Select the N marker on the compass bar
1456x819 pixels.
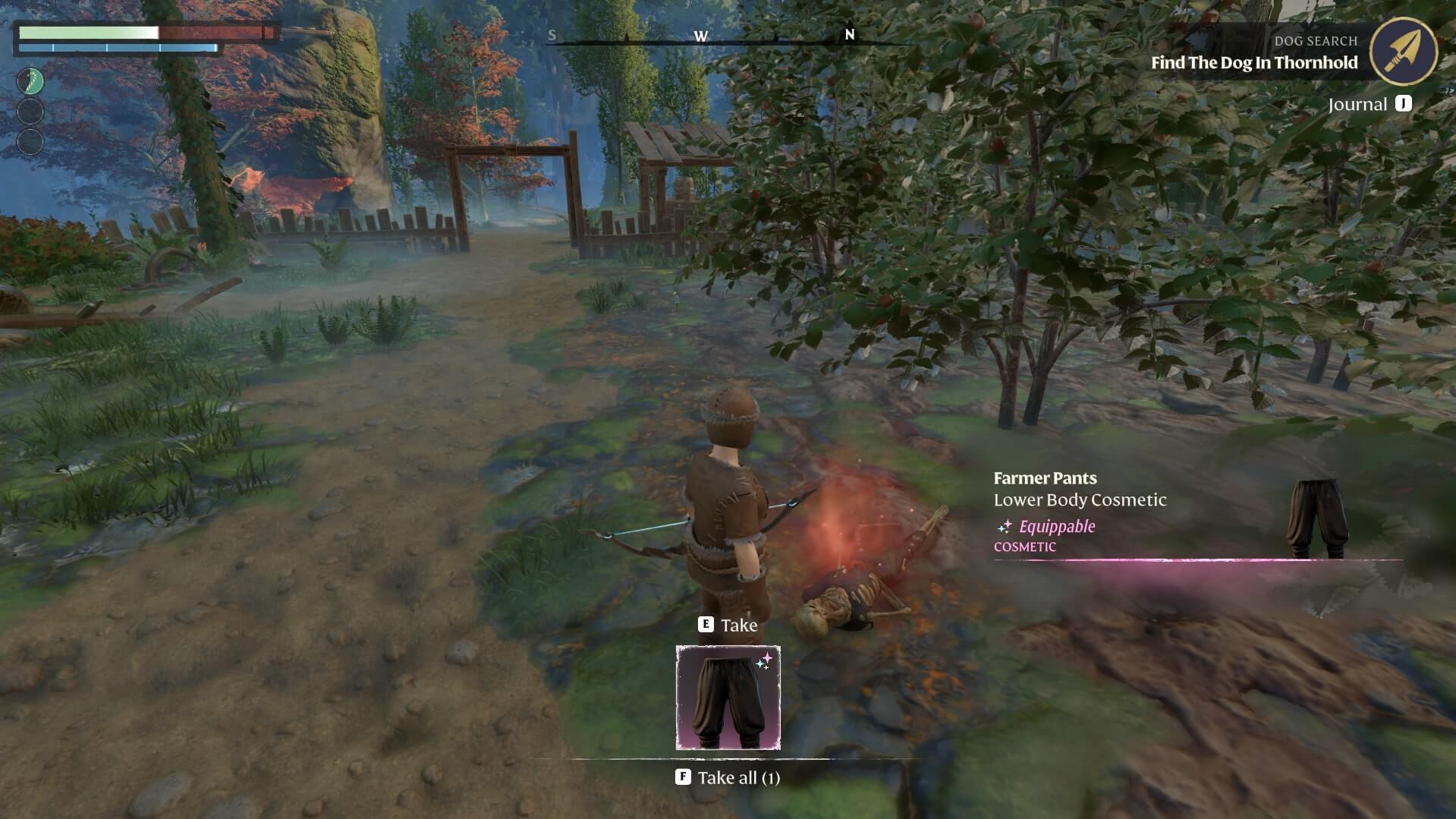849,35
